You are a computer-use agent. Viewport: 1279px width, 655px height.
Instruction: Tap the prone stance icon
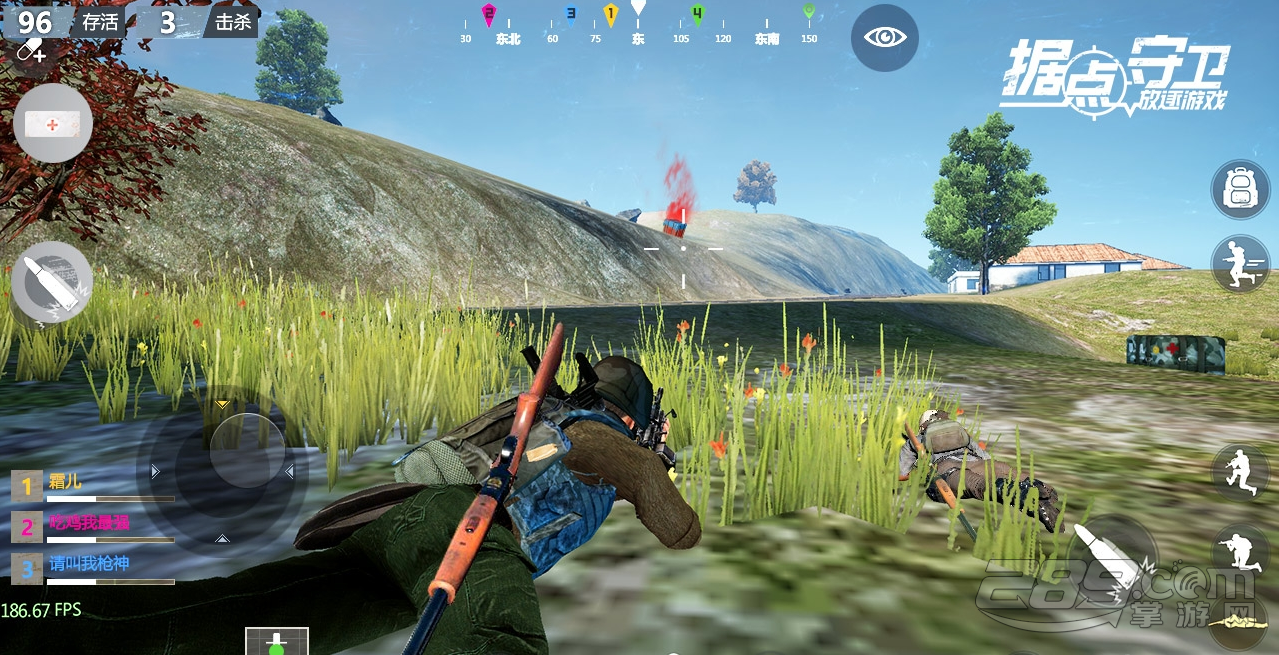coord(1240,551)
